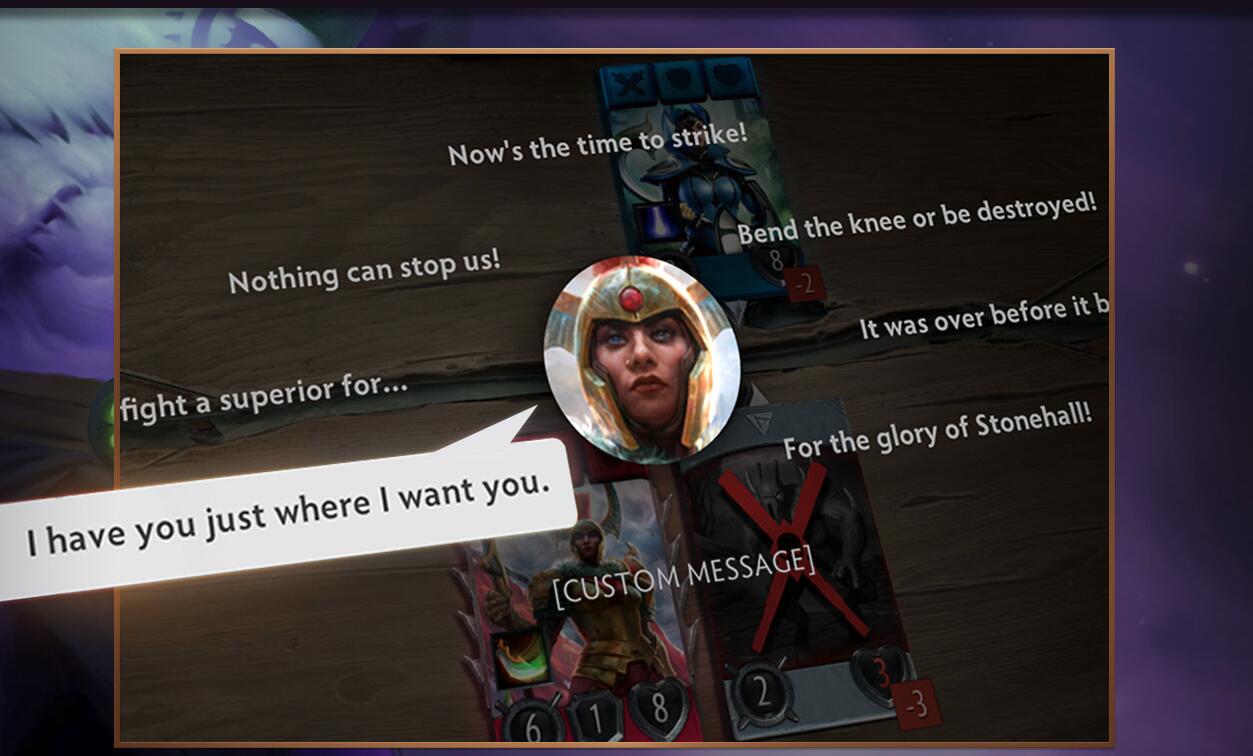Open the [CUSTOM MESSAGE] option

pos(684,577)
